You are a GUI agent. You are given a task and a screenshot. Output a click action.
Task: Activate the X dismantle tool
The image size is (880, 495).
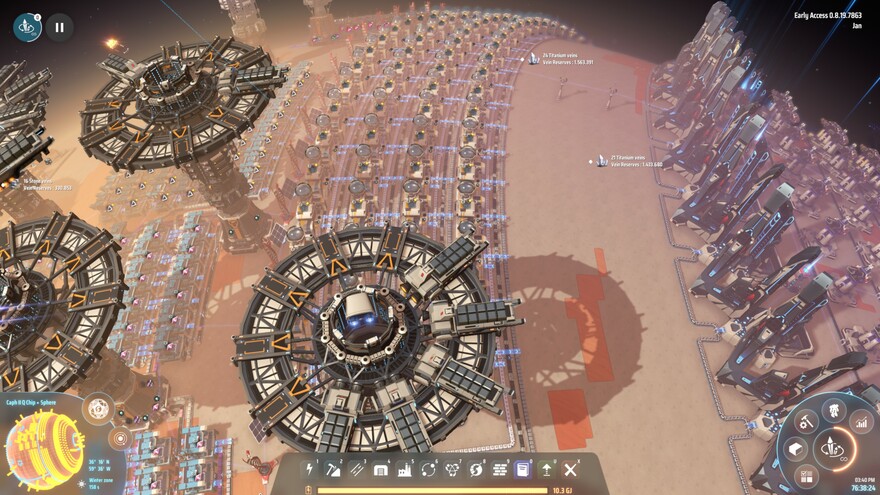click(571, 468)
